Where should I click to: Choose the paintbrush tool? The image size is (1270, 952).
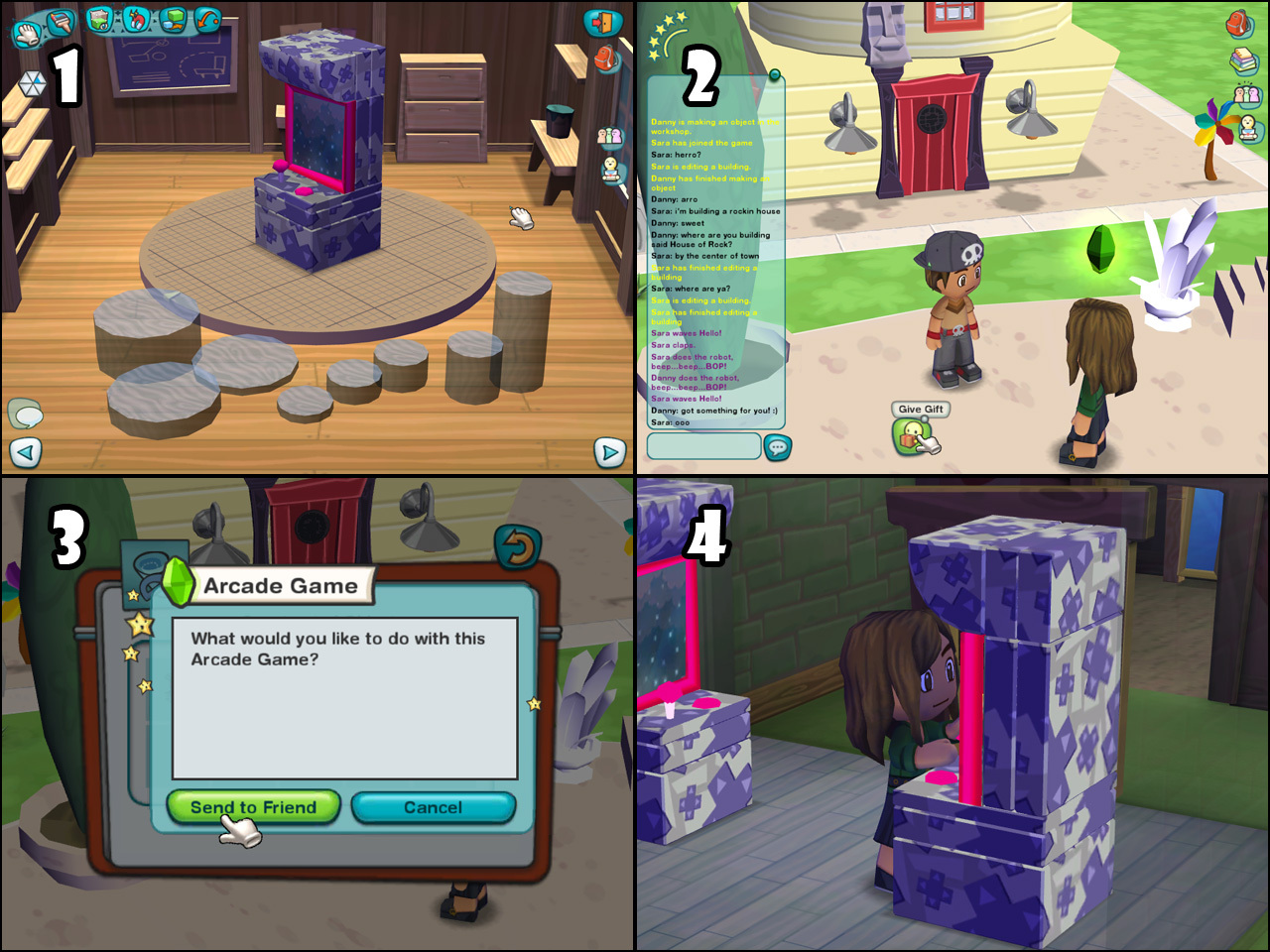(61, 22)
